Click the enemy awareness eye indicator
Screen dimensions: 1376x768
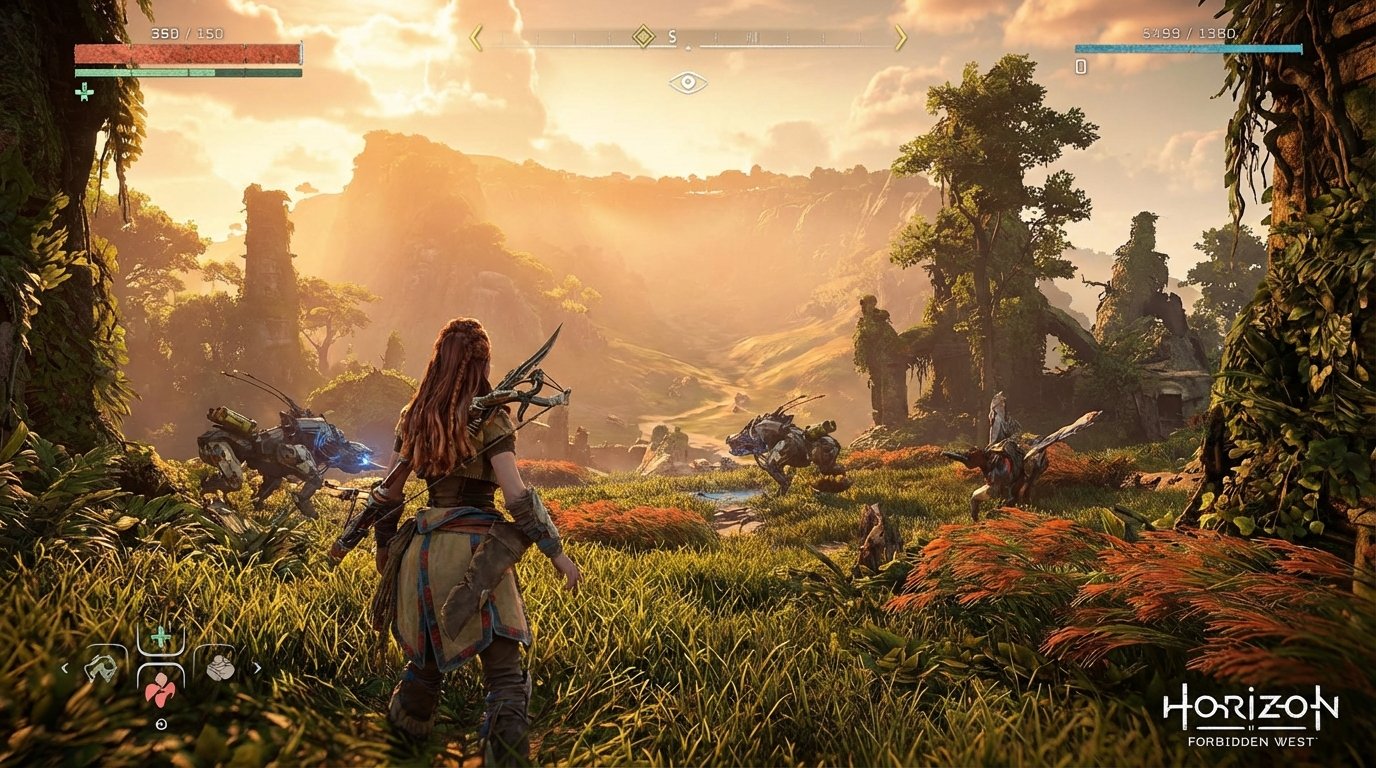point(688,82)
